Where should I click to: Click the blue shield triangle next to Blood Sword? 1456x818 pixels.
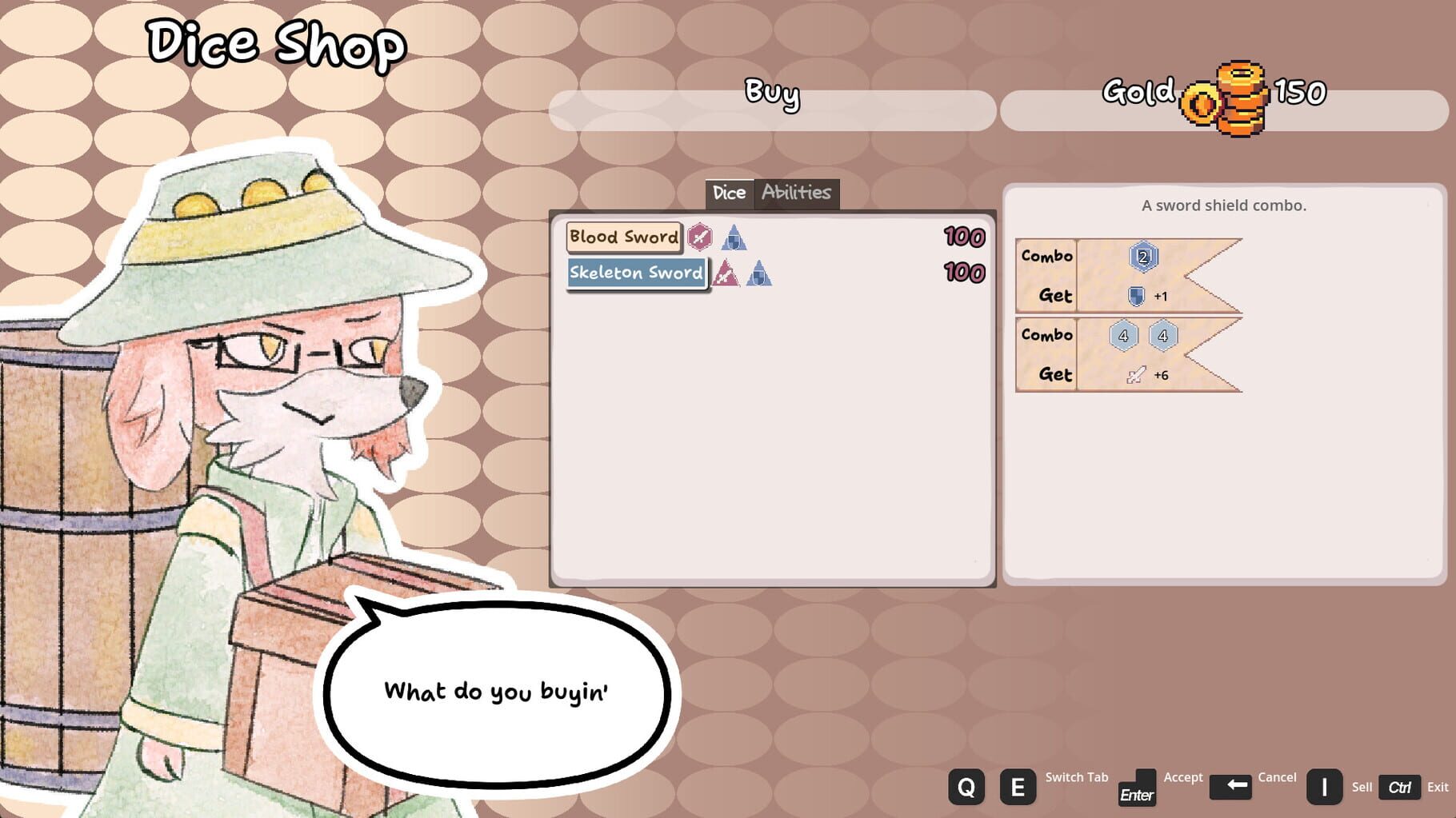pos(733,239)
